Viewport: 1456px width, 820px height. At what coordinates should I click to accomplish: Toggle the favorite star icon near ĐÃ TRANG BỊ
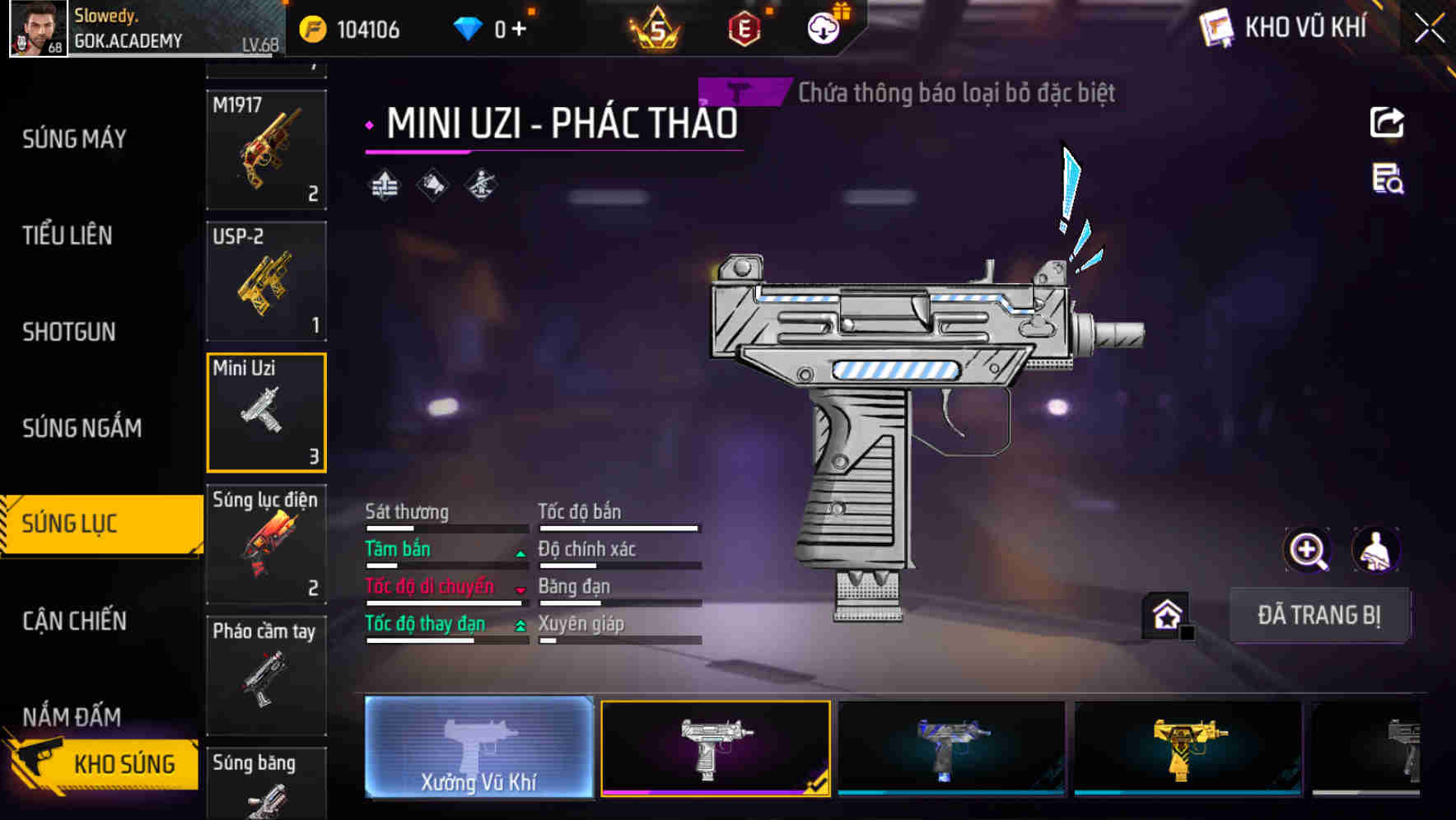click(x=1164, y=613)
